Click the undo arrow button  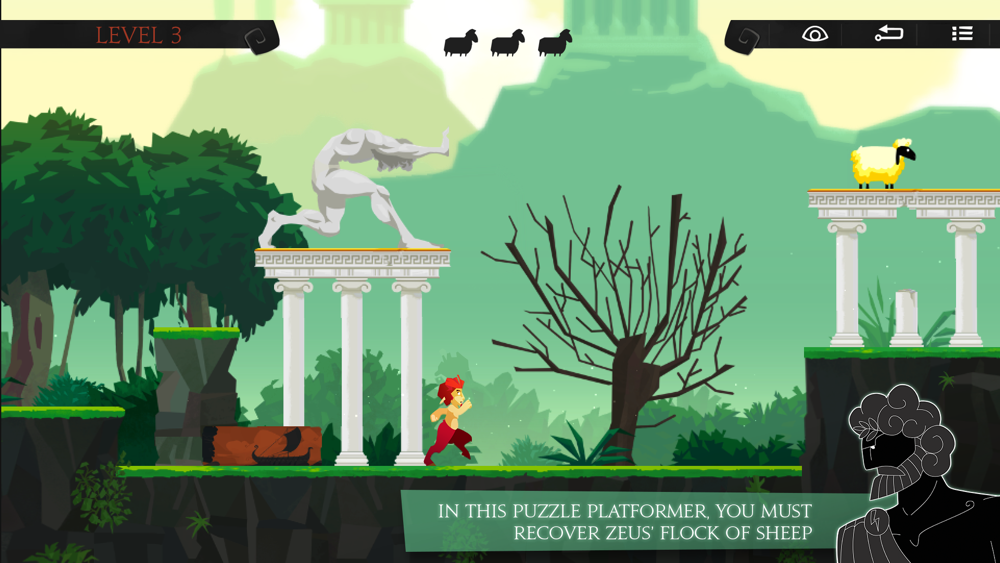[888, 34]
